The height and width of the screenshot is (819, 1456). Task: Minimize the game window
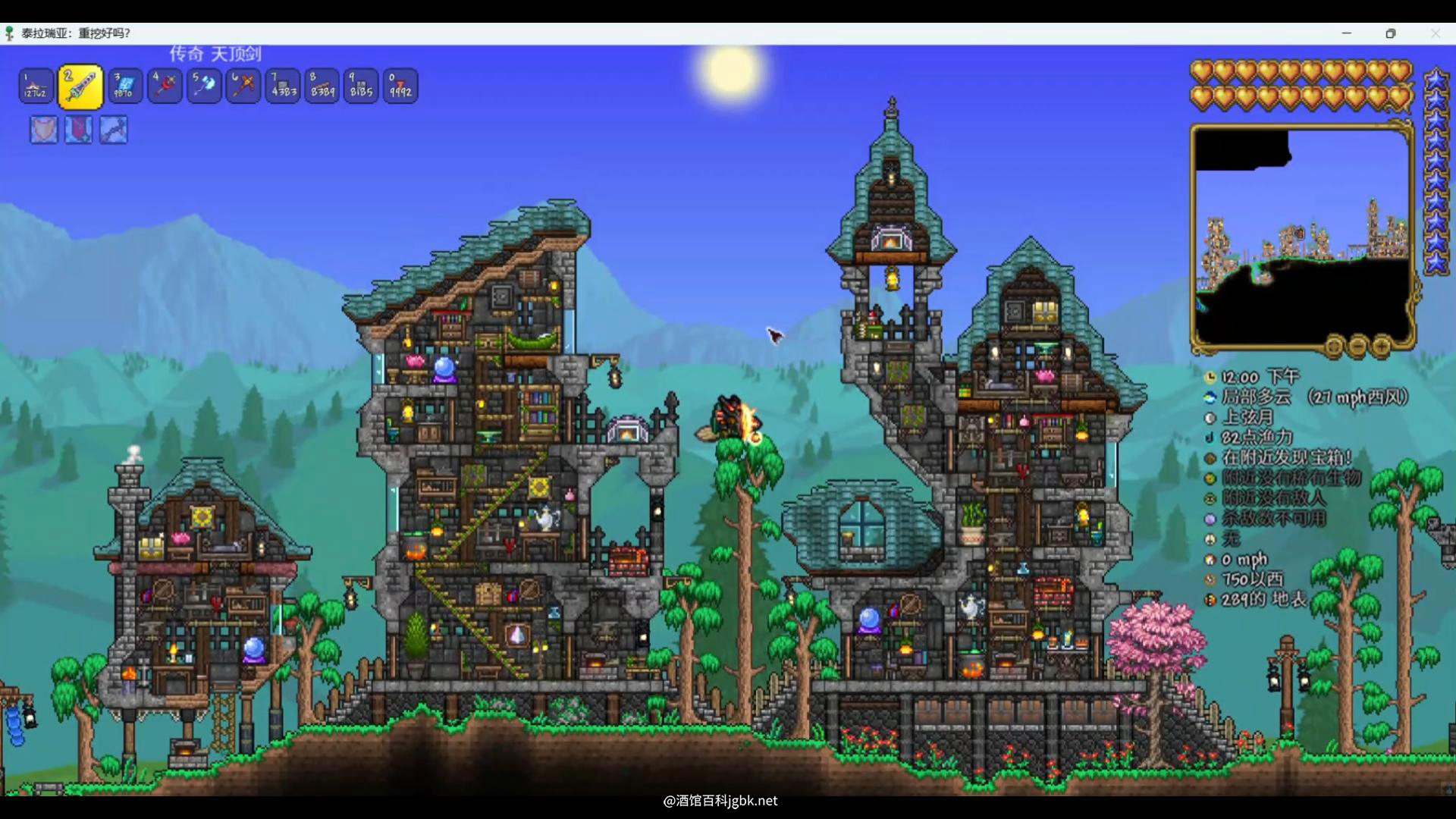[1347, 33]
